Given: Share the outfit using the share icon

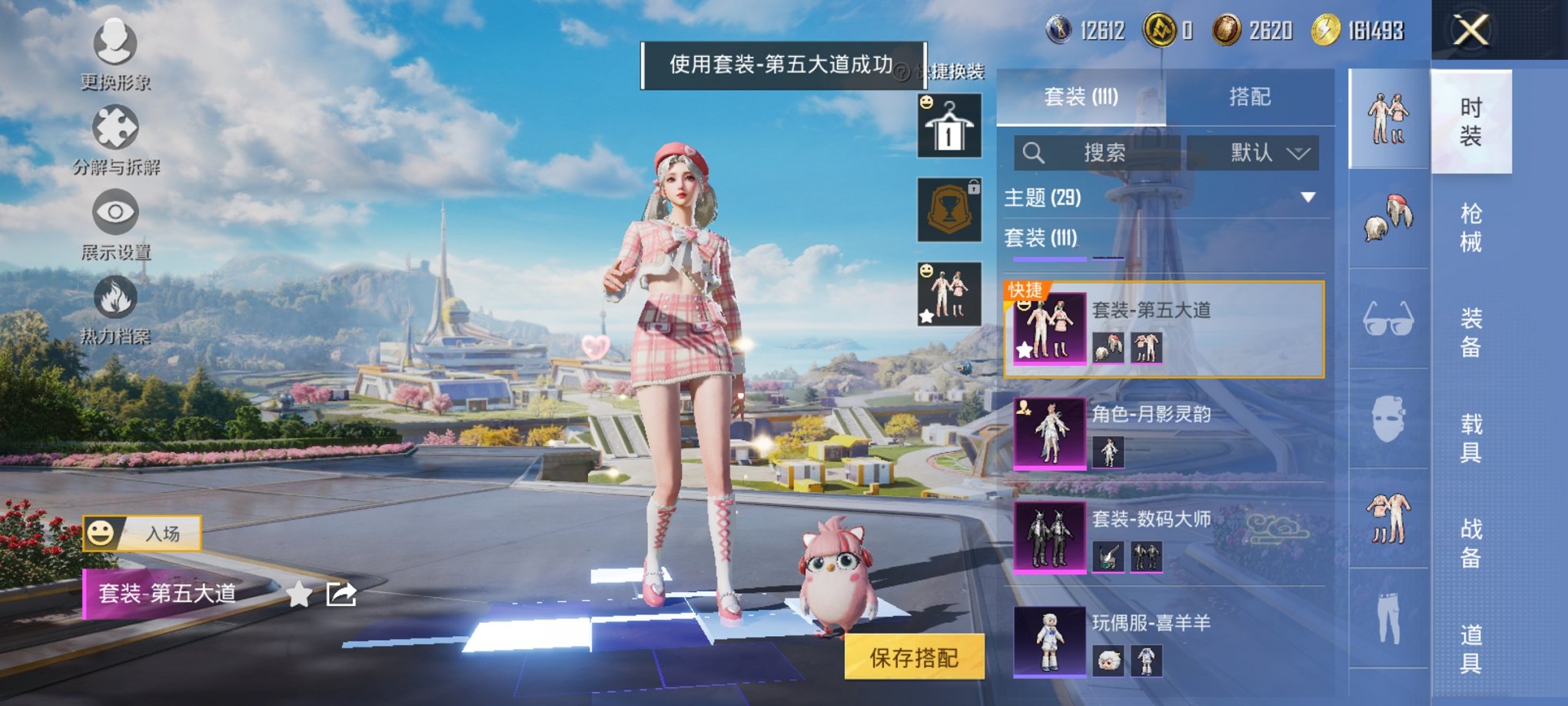Looking at the screenshot, I should [x=341, y=594].
